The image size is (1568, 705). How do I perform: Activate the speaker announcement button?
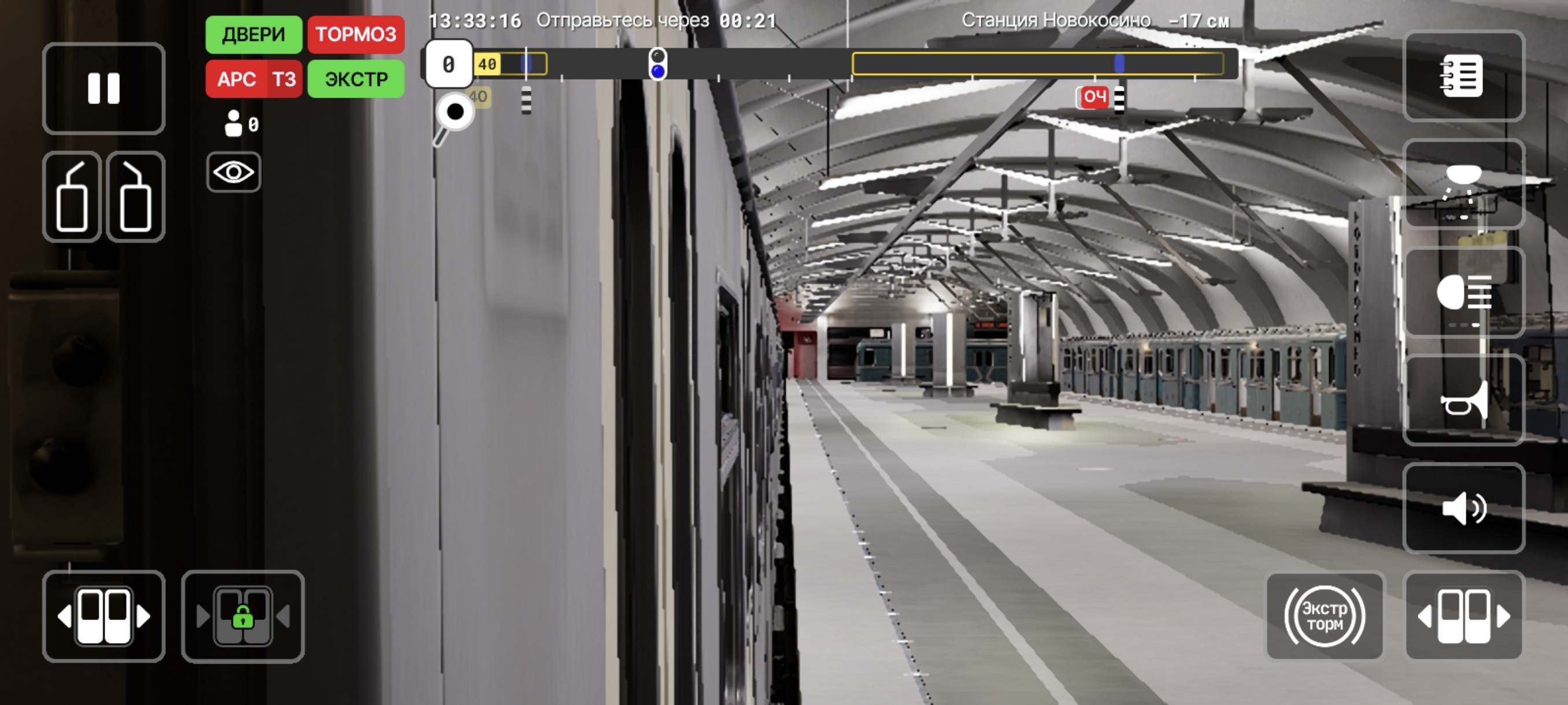1463,509
